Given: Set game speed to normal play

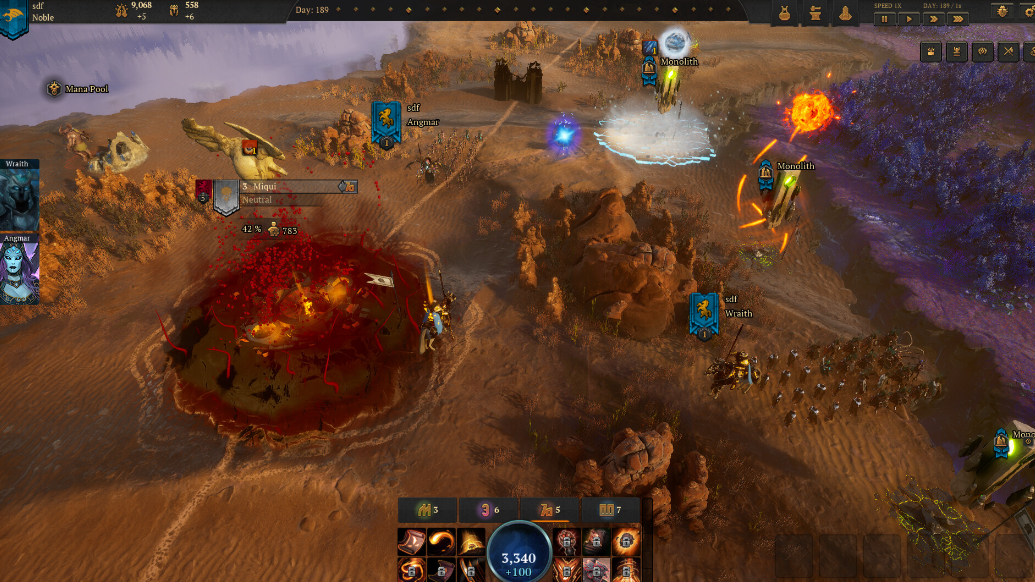Looking at the screenshot, I should pyautogui.click(x=910, y=18).
